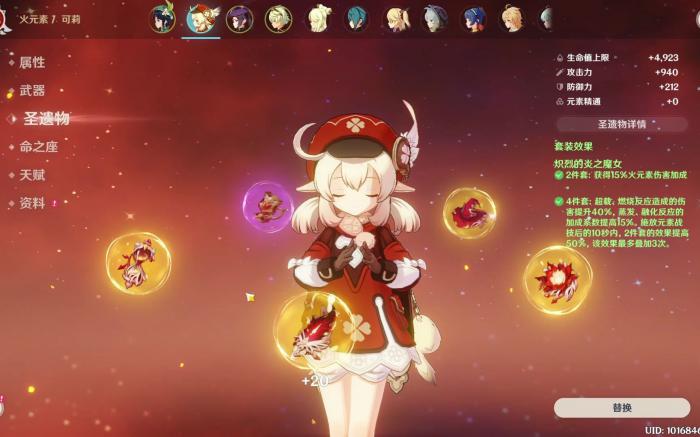This screenshot has width=700, height=437.
Task: Open the 圣遗物详情 artifact details button
Action: tap(621, 124)
